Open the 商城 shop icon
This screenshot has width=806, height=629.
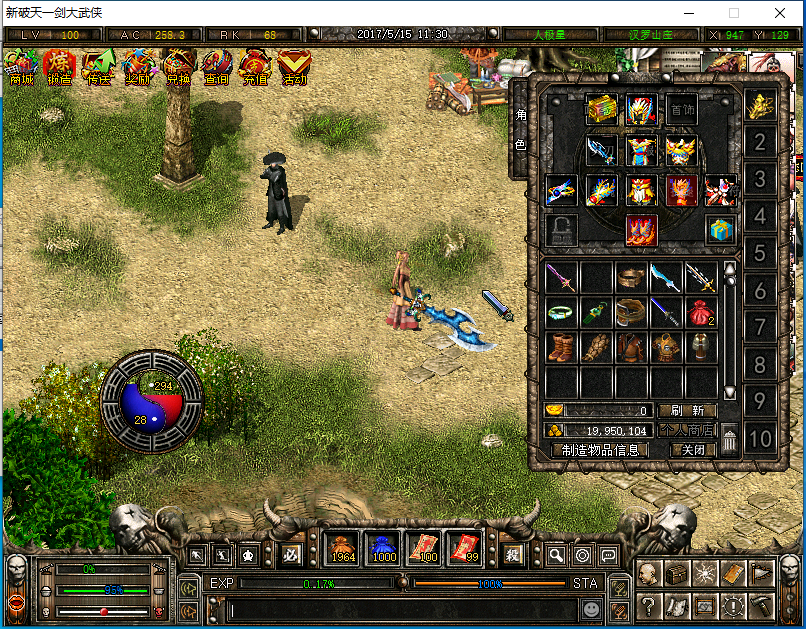pos(21,67)
